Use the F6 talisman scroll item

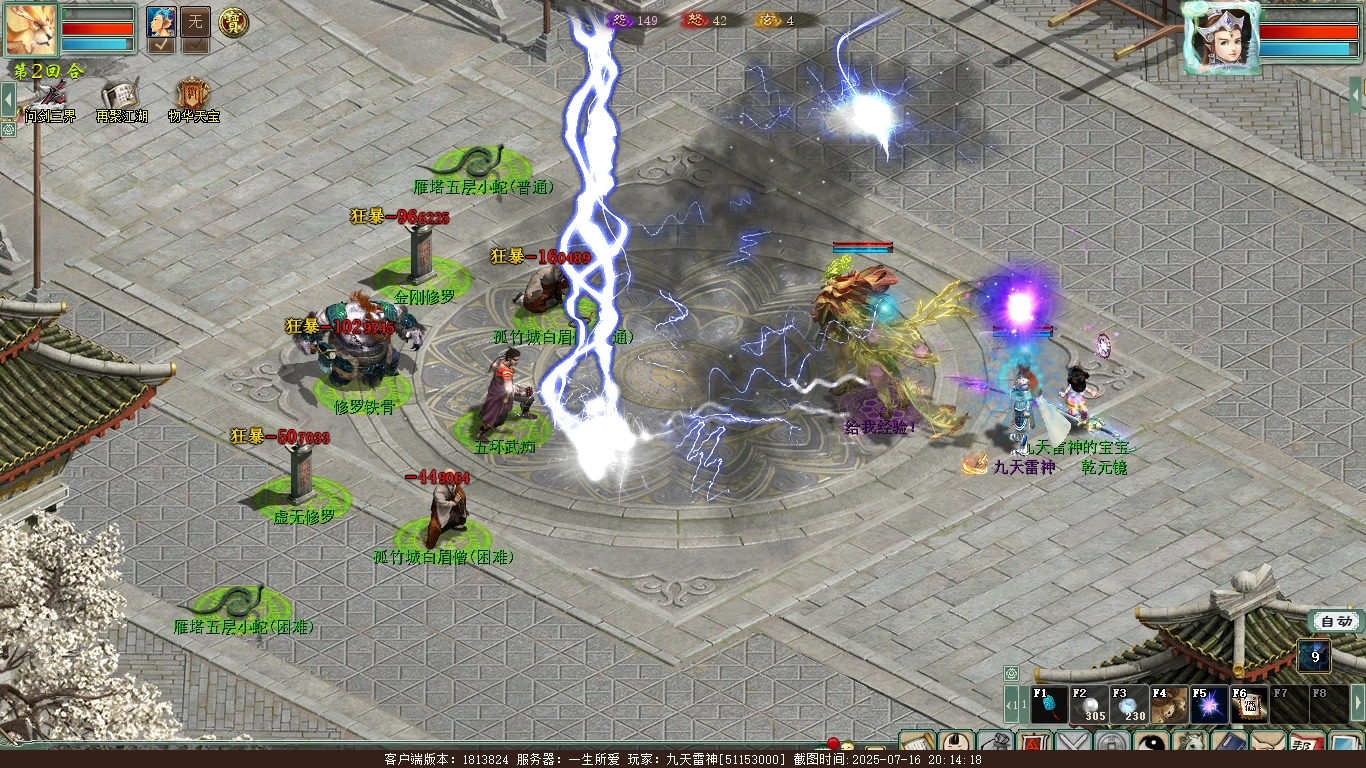tap(1249, 705)
